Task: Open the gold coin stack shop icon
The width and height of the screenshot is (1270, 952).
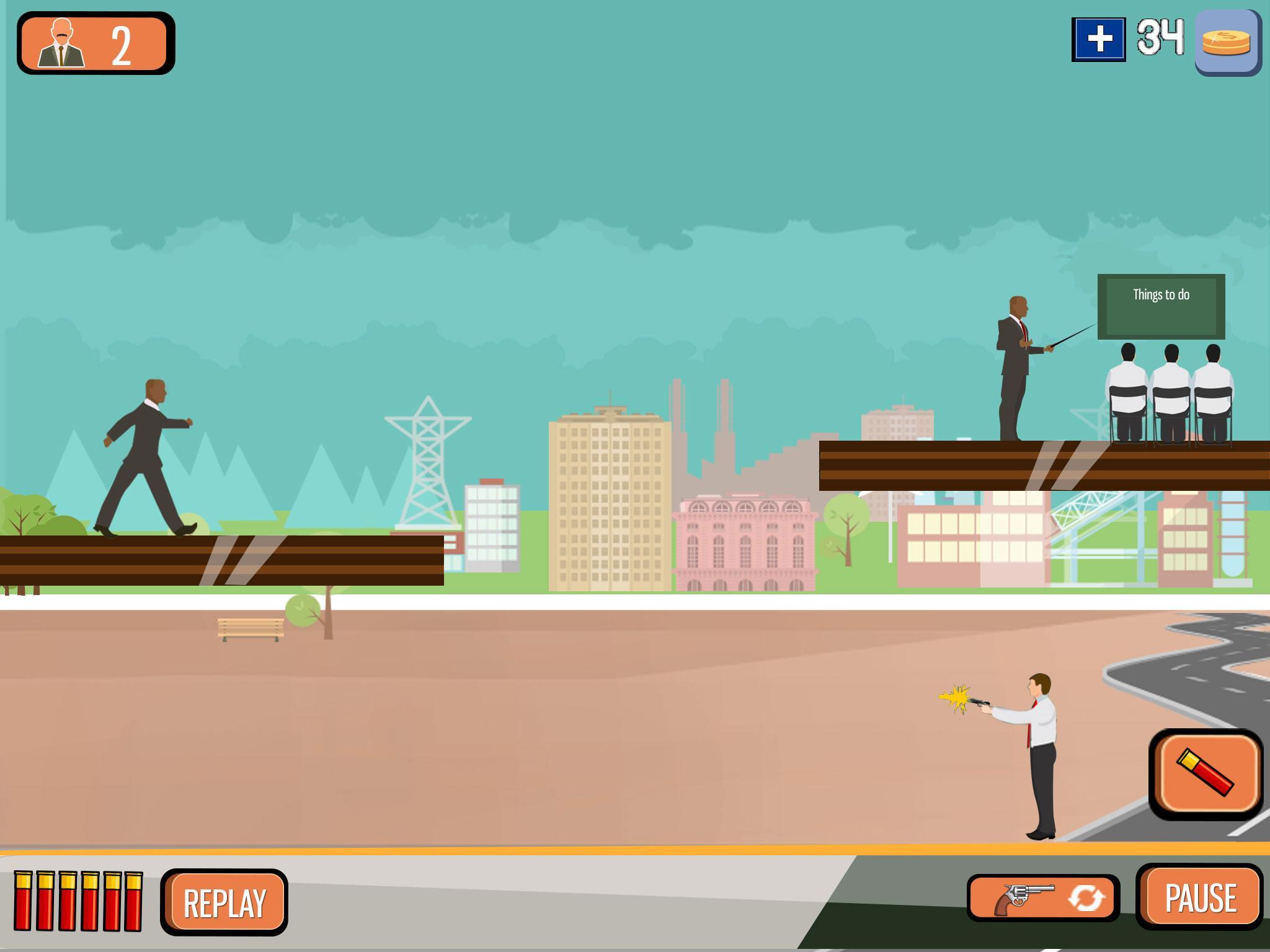Action: pyautogui.click(x=1227, y=42)
